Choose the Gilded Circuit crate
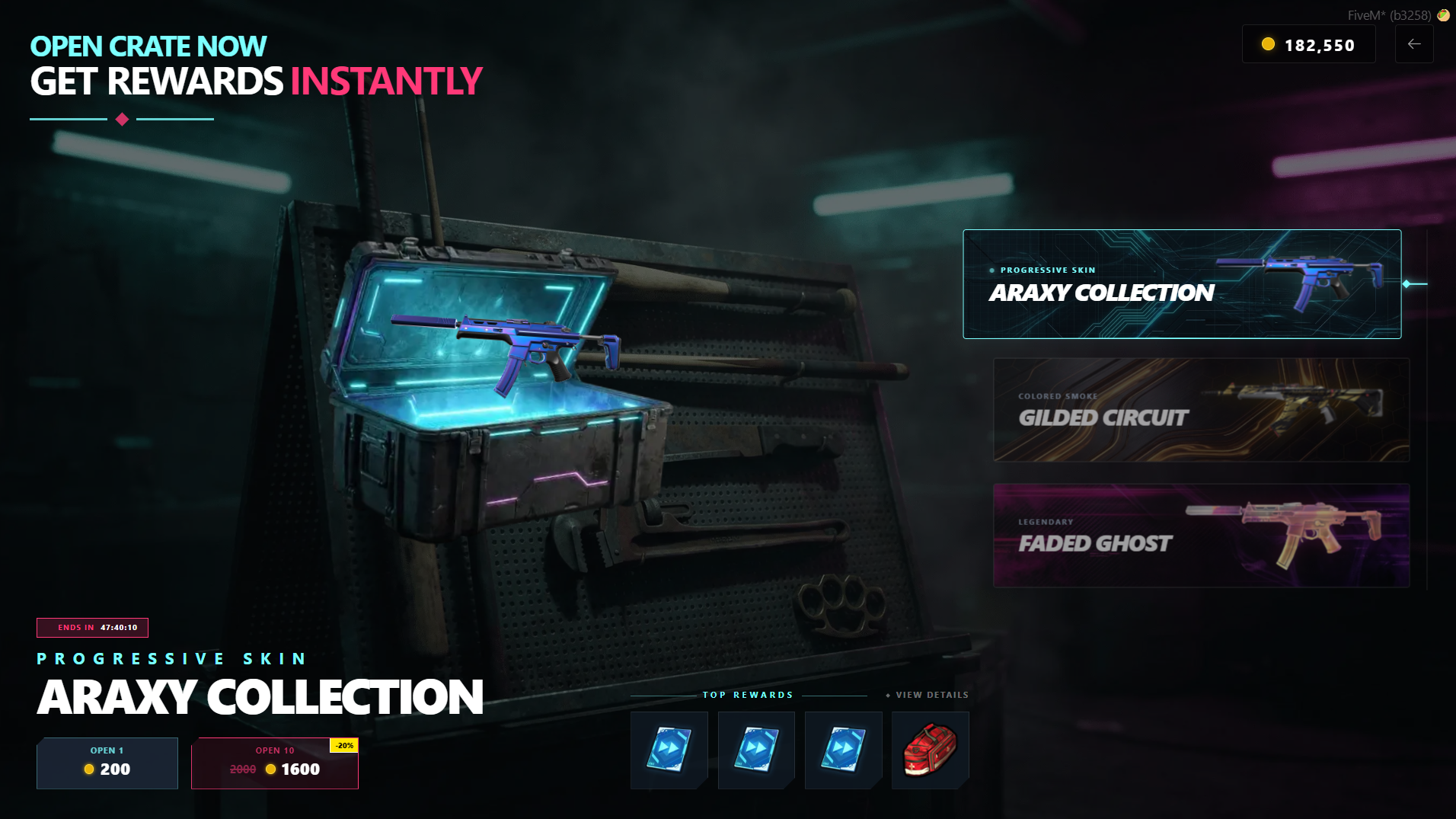 click(x=1201, y=410)
